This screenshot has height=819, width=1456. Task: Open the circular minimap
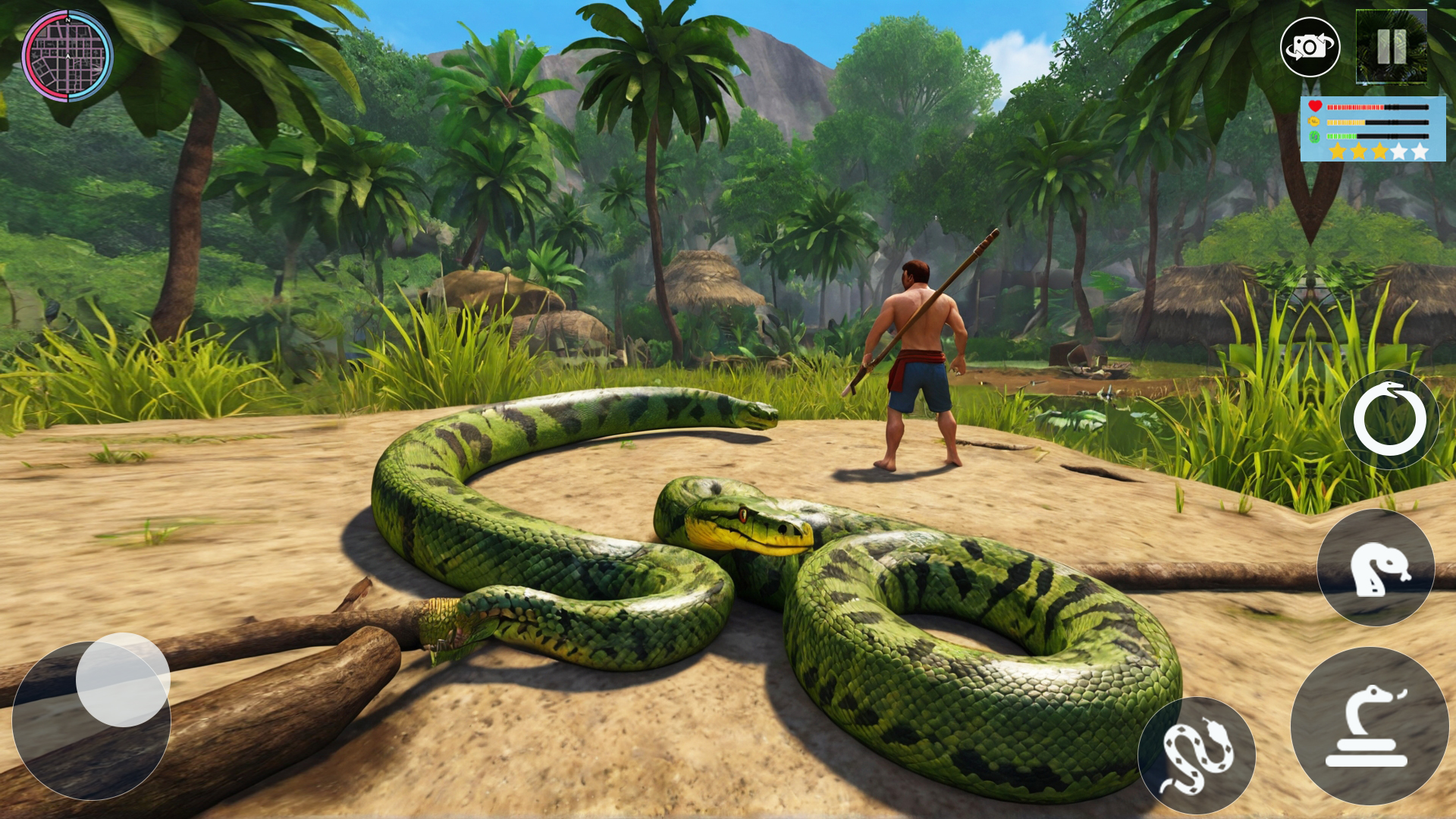[x=67, y=57]
